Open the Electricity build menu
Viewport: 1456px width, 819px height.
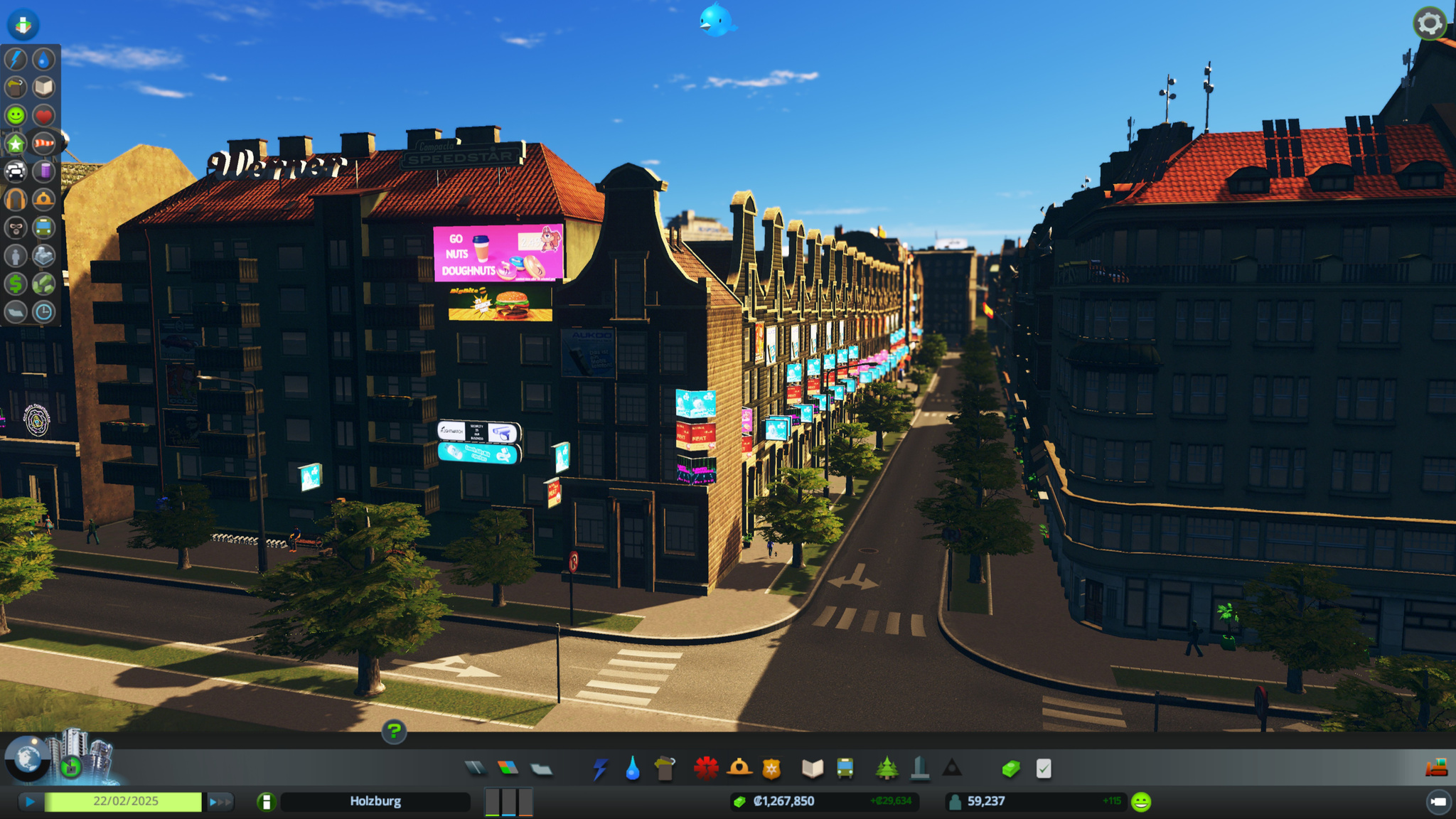tap(600, 769)
